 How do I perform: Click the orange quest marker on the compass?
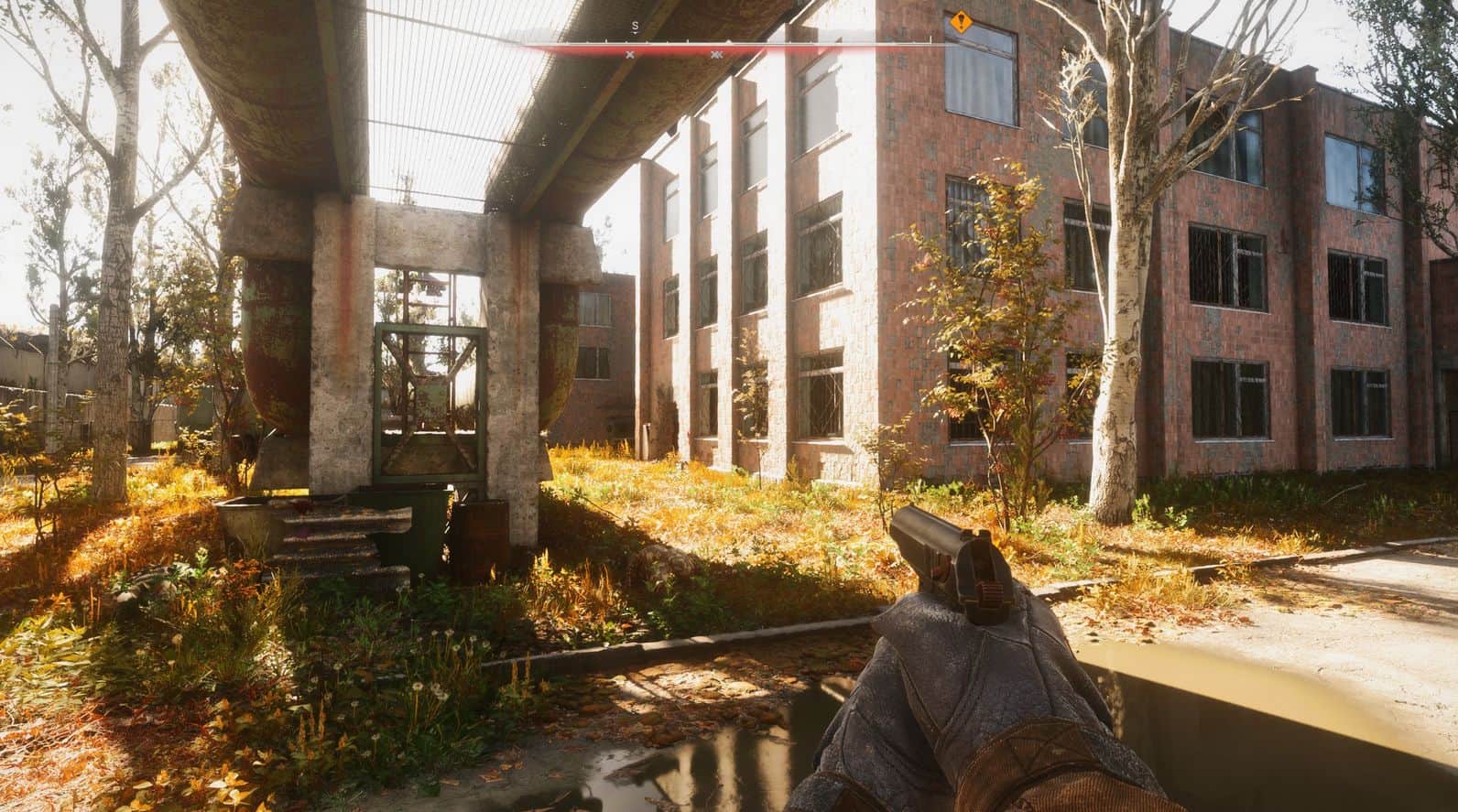(x=959, y=21)
